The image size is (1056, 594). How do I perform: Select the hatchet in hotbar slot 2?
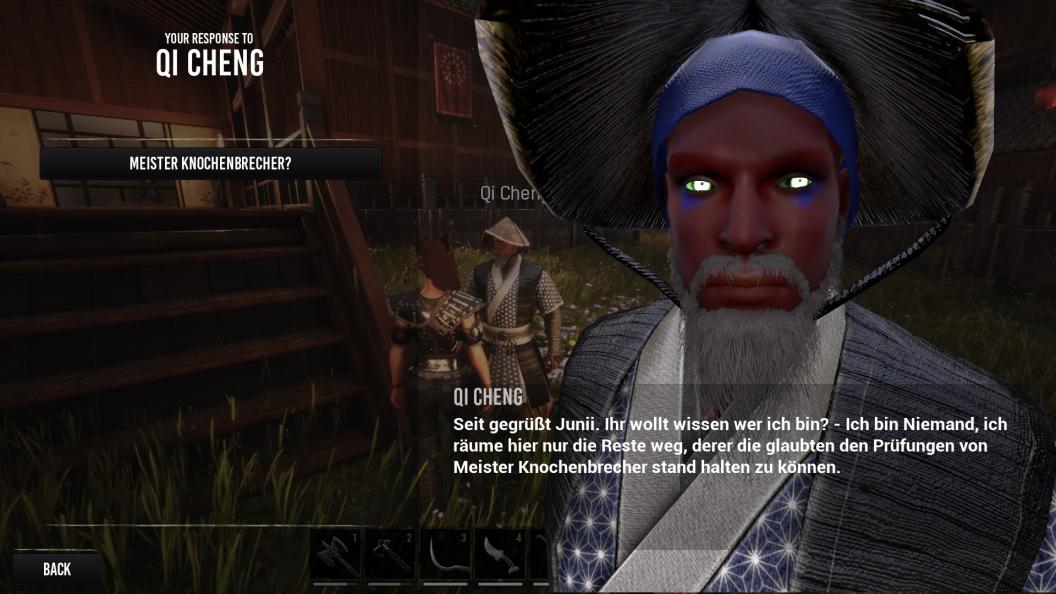point(390,555)
